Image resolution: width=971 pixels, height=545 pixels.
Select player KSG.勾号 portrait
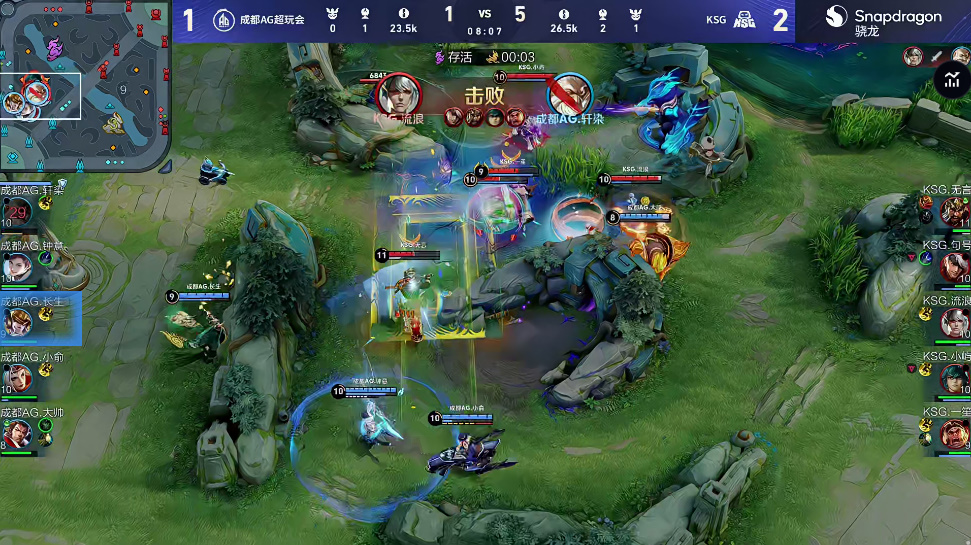pyautogui.click(x=954, y=267)
